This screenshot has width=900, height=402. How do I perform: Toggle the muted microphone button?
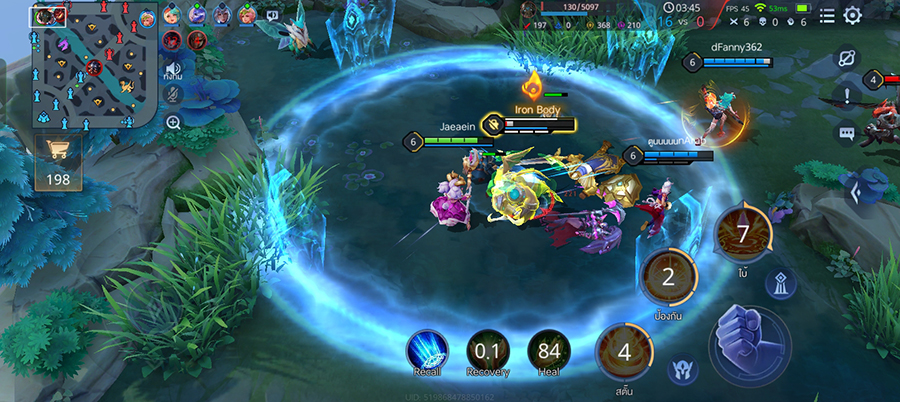coord(173,94)
